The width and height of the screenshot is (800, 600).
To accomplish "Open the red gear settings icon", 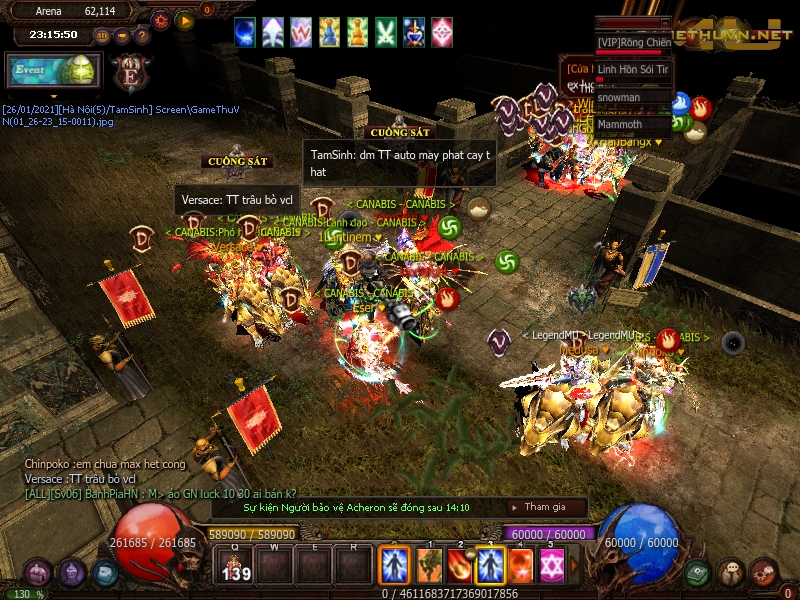I will (160, 20).
